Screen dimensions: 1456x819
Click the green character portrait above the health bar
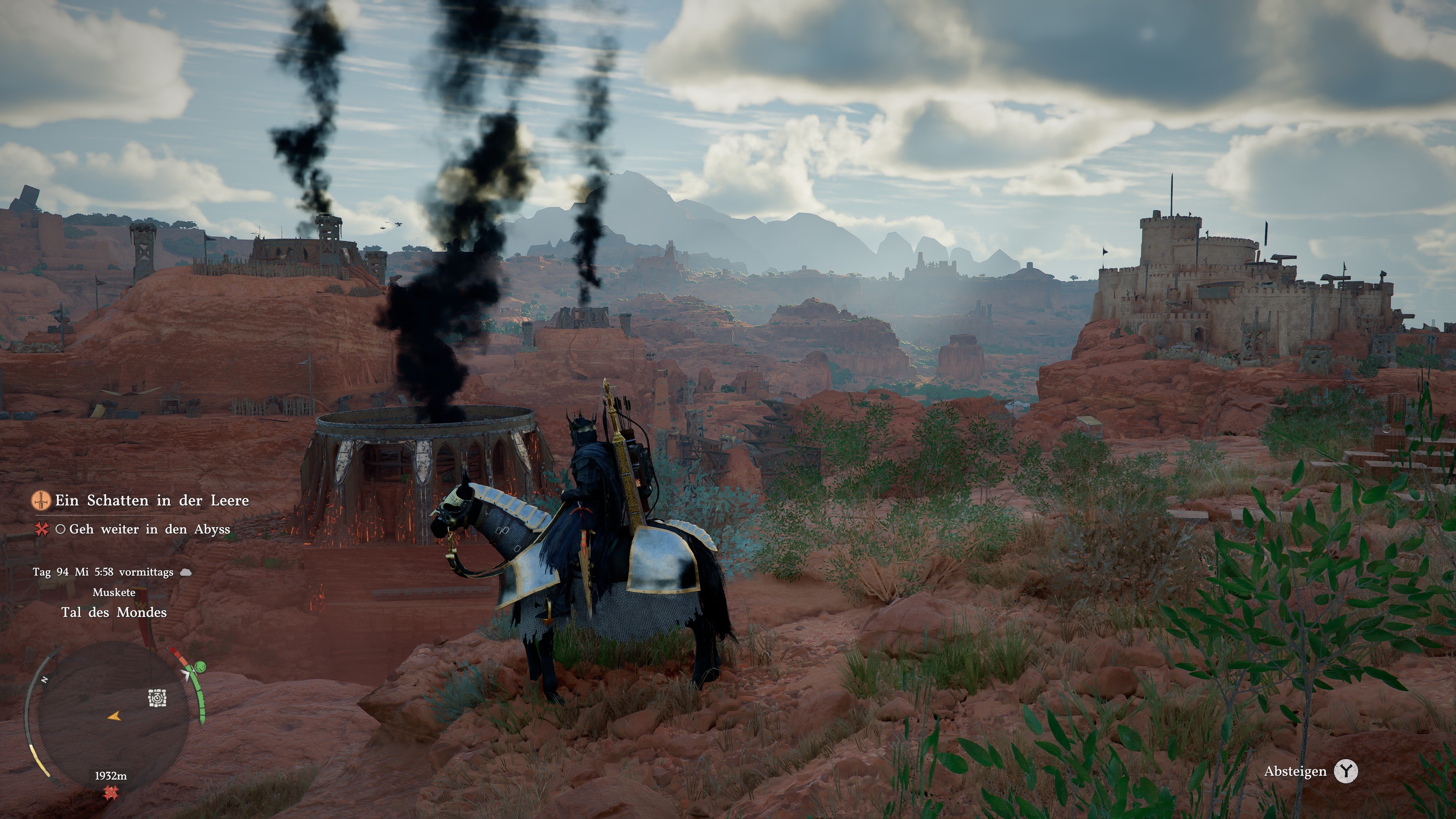click(200, 667)
